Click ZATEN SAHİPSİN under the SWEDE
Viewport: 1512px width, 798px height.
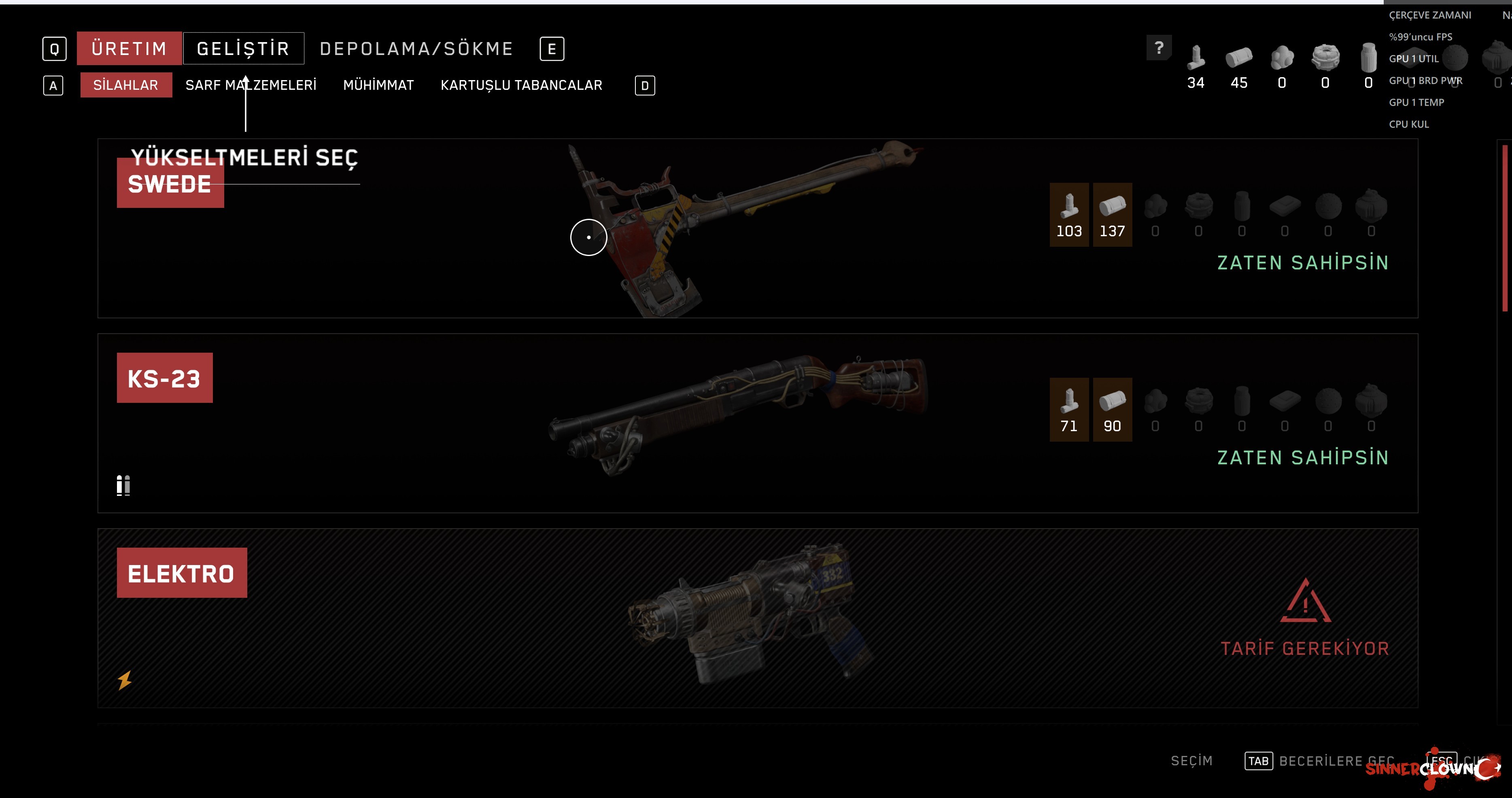pos(1304,263)
